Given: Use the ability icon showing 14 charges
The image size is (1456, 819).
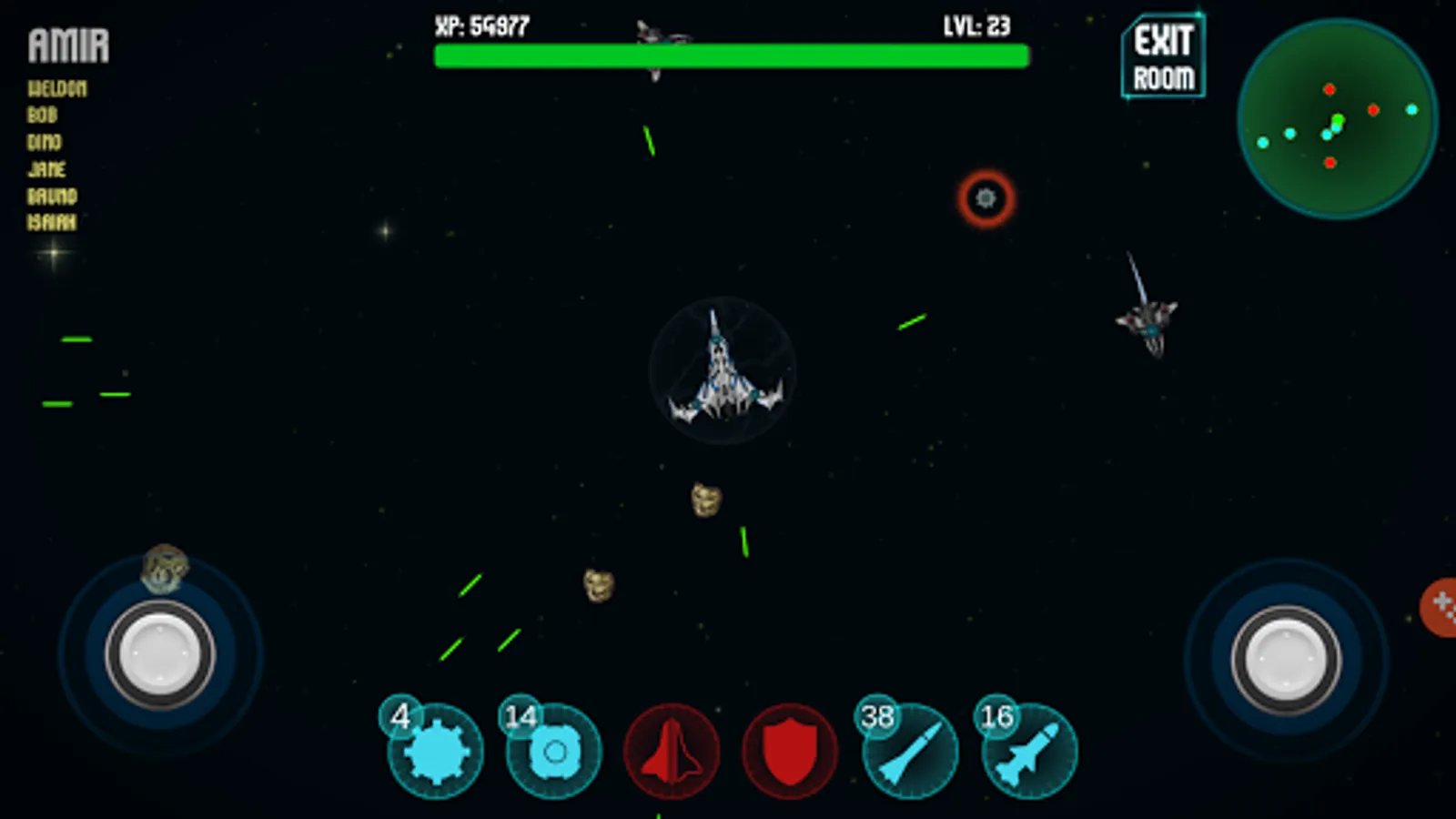Looking at the screenshot, I should pyautogui.click(x=553, y=752).
